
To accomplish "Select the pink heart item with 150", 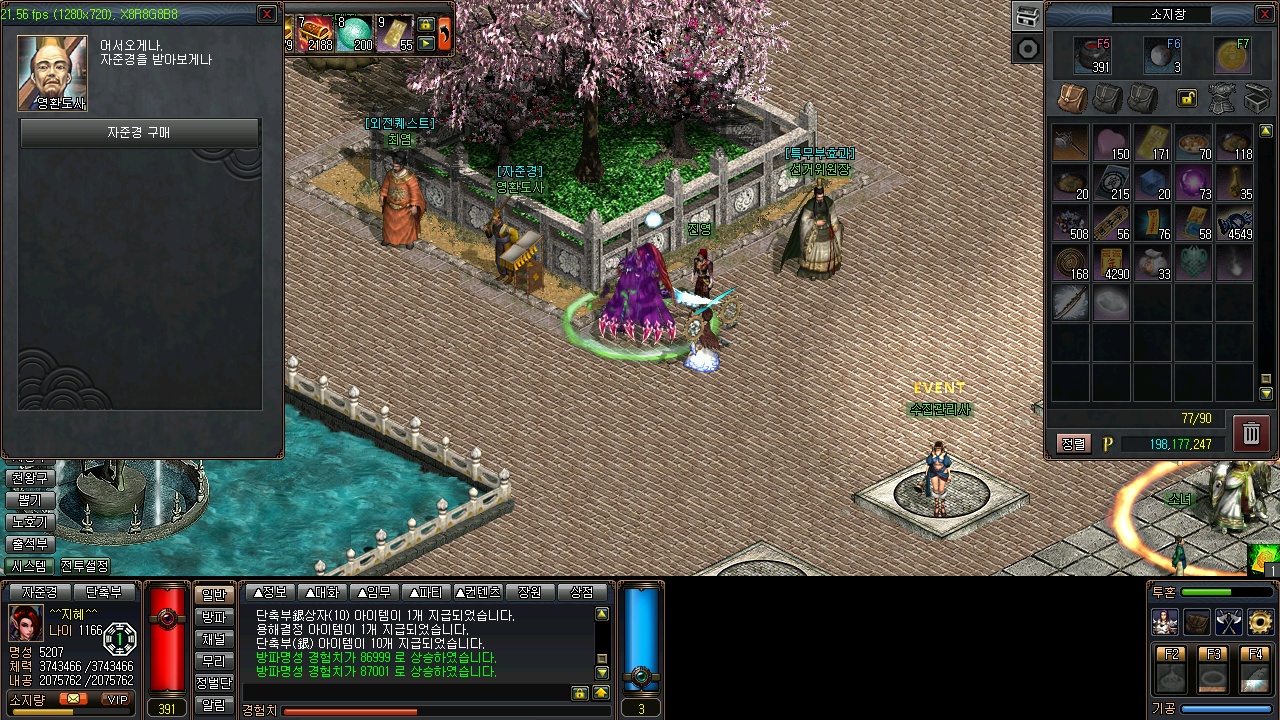I will coord(1111,142).
